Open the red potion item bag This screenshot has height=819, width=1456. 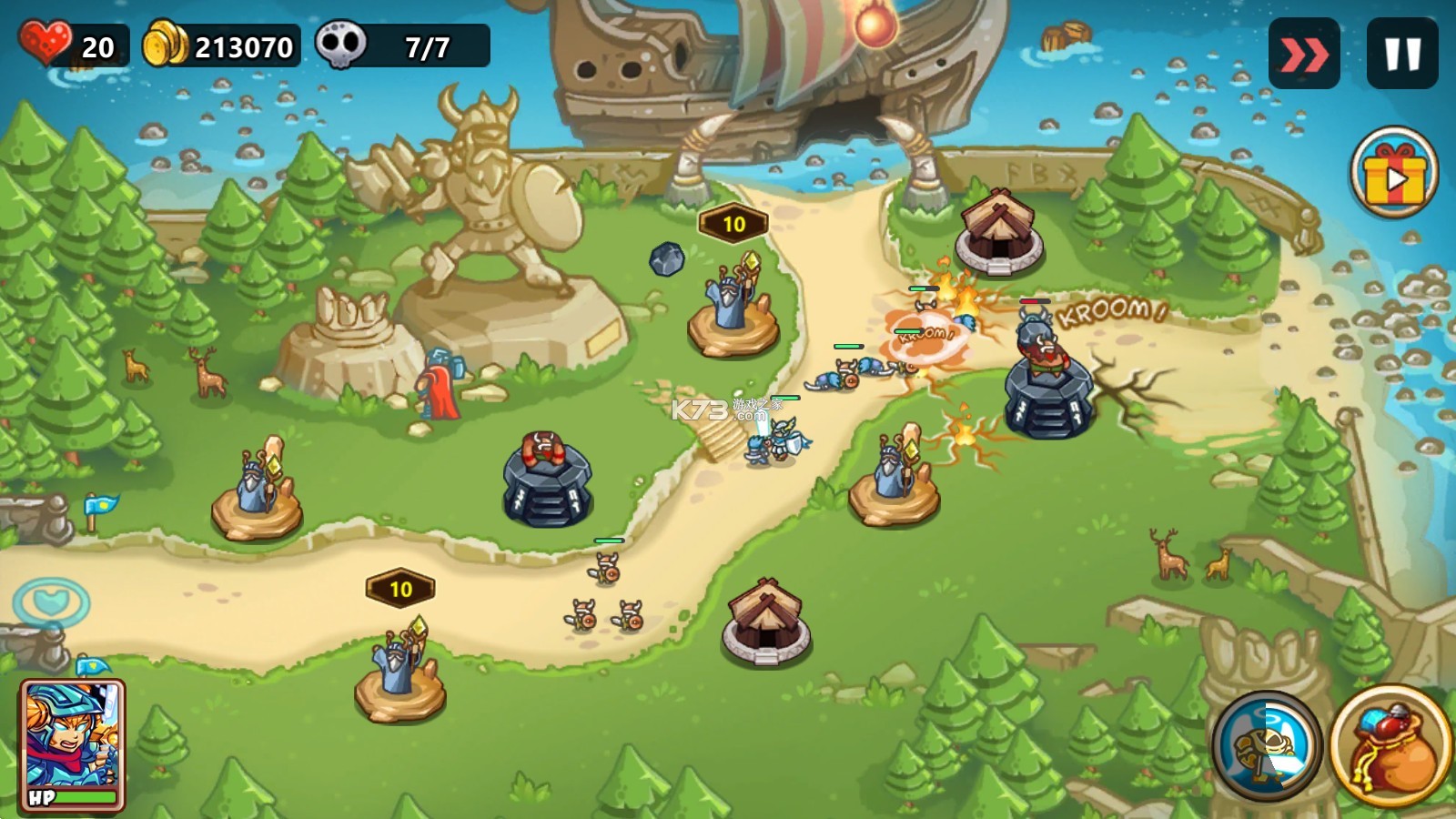(1390, 746)
